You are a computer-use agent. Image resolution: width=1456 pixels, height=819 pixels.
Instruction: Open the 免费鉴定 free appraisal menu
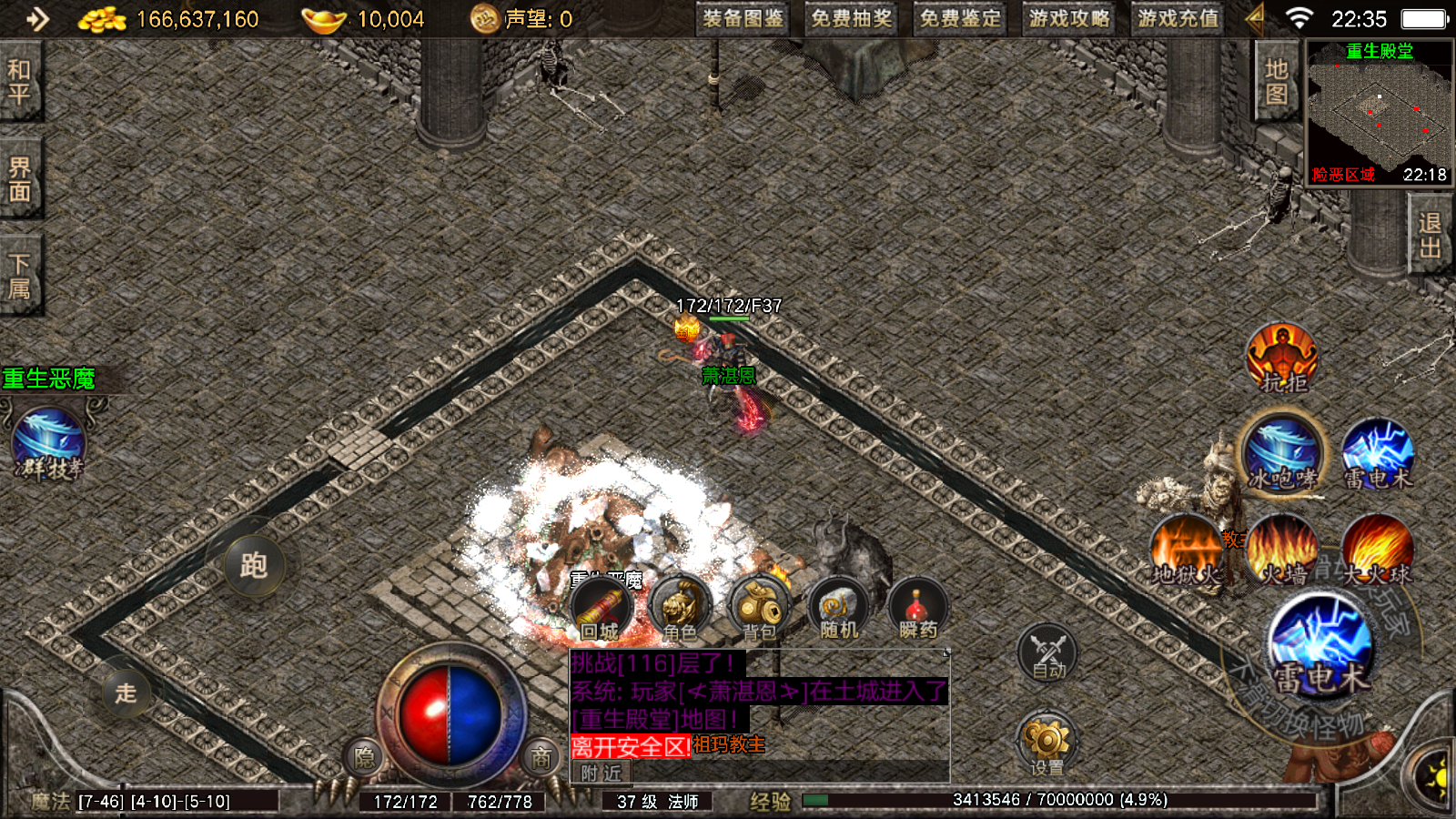[960, 19]
